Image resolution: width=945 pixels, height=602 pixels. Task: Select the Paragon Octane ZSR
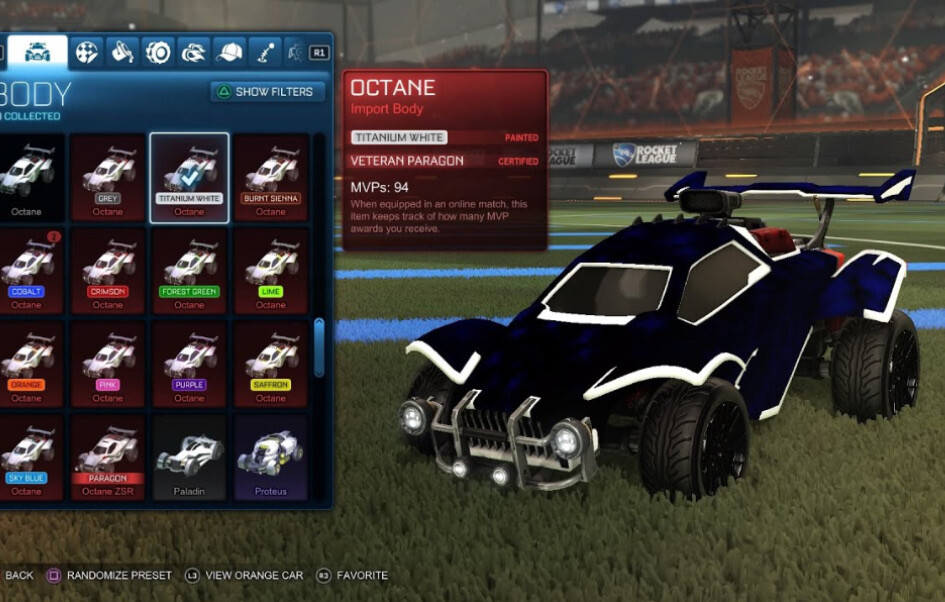tap(108, 457)
